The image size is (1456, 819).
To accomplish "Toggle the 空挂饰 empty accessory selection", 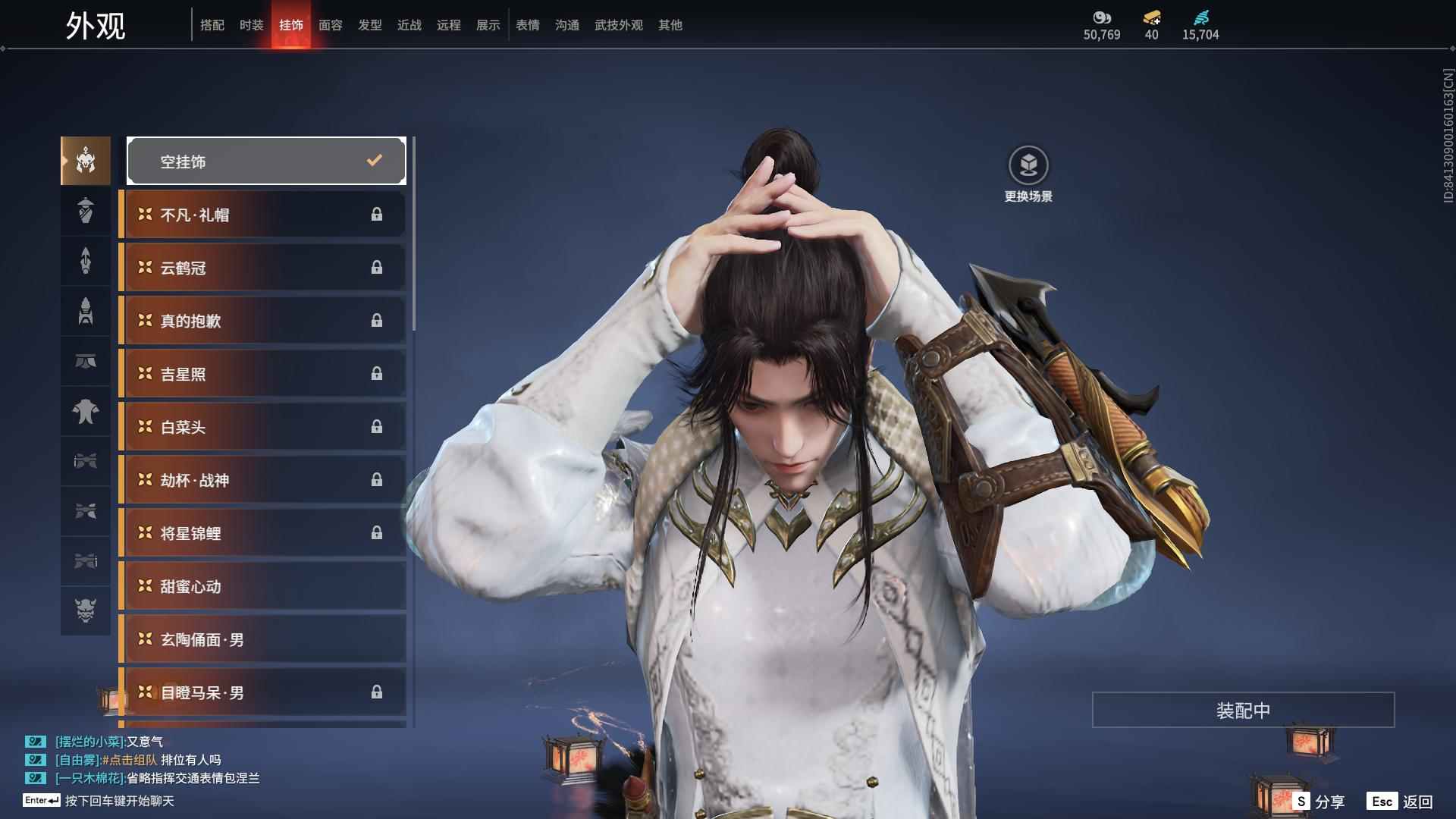I will click(x=266, y=160).
